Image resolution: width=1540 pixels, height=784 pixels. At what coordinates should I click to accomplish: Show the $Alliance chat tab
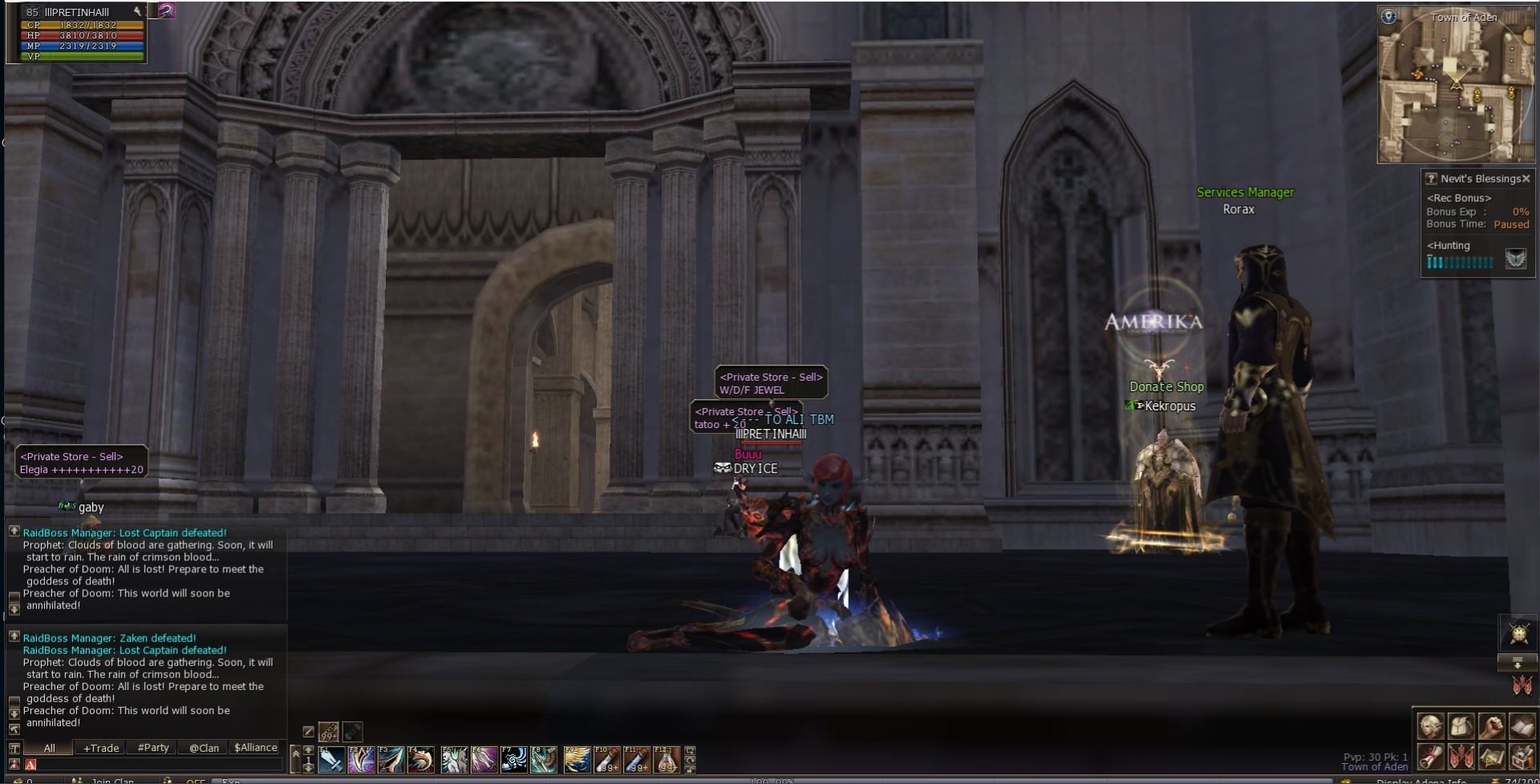pyautogui.click(x=255, y=748)
